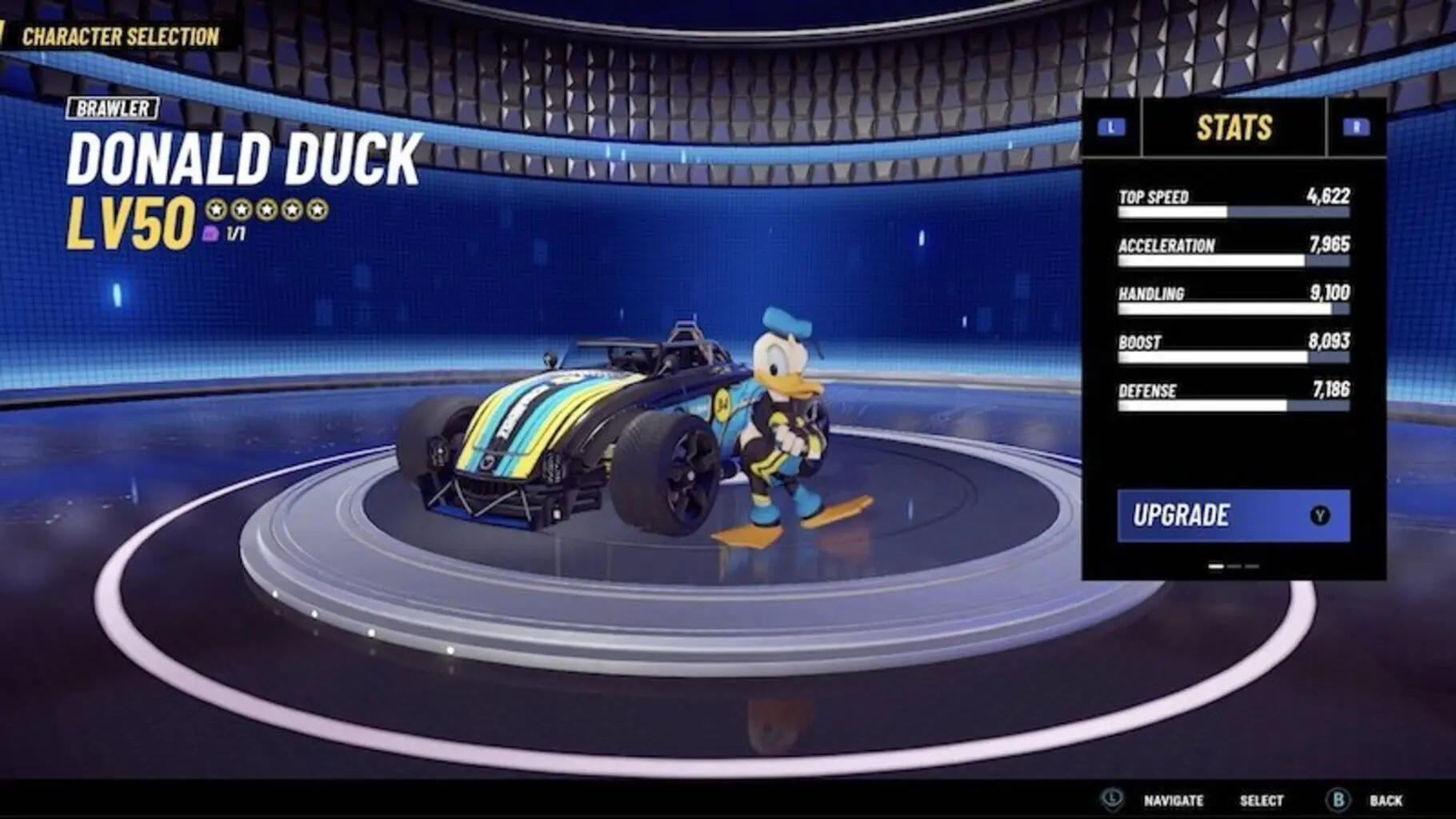The height and width of the screenshot is (819, 1456).
Task: Switch to the STATS tab header
Action: coord(1235,125)
